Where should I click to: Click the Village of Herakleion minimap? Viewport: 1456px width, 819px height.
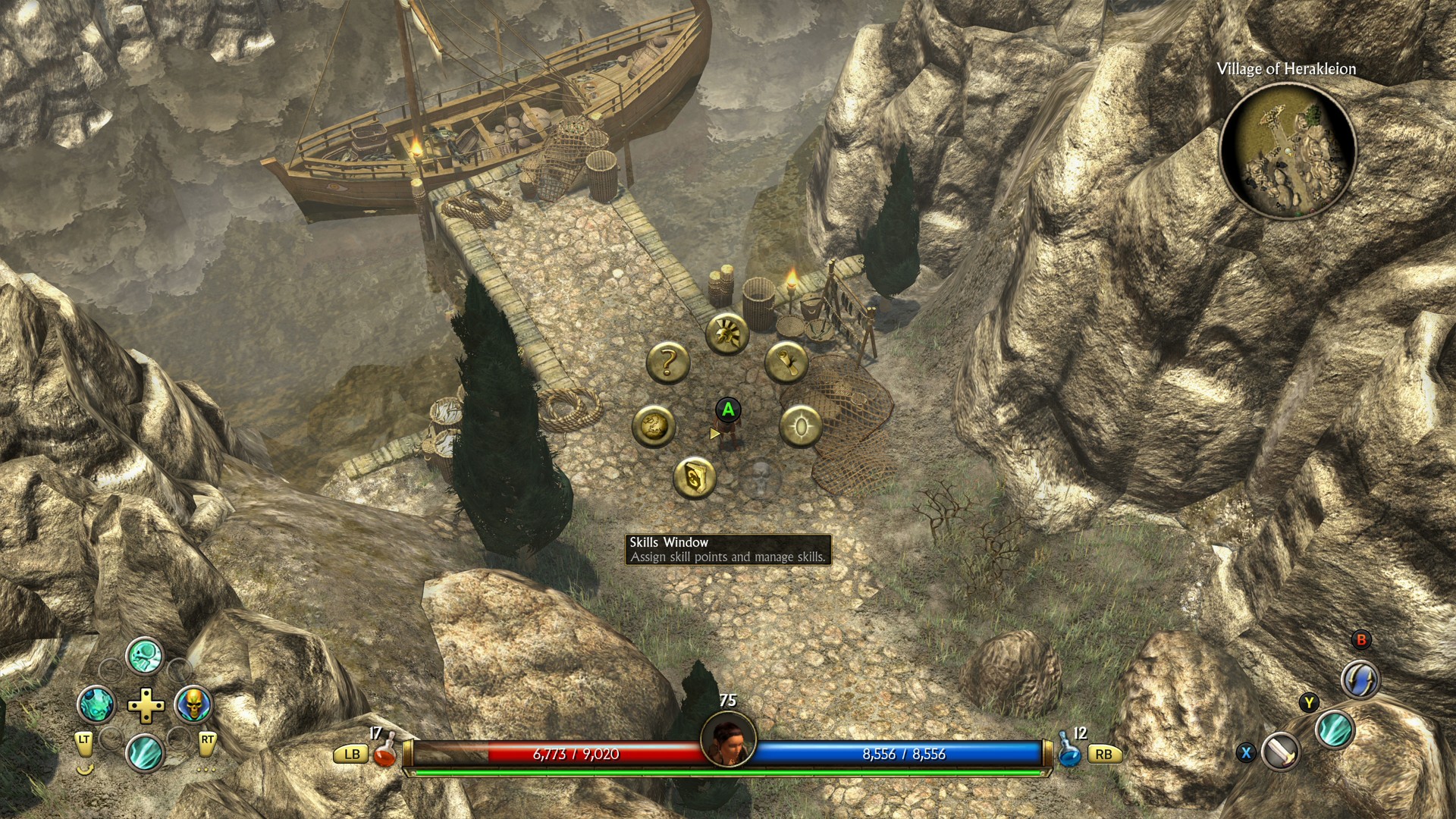pyautogui.click(x=1287, y=150)
